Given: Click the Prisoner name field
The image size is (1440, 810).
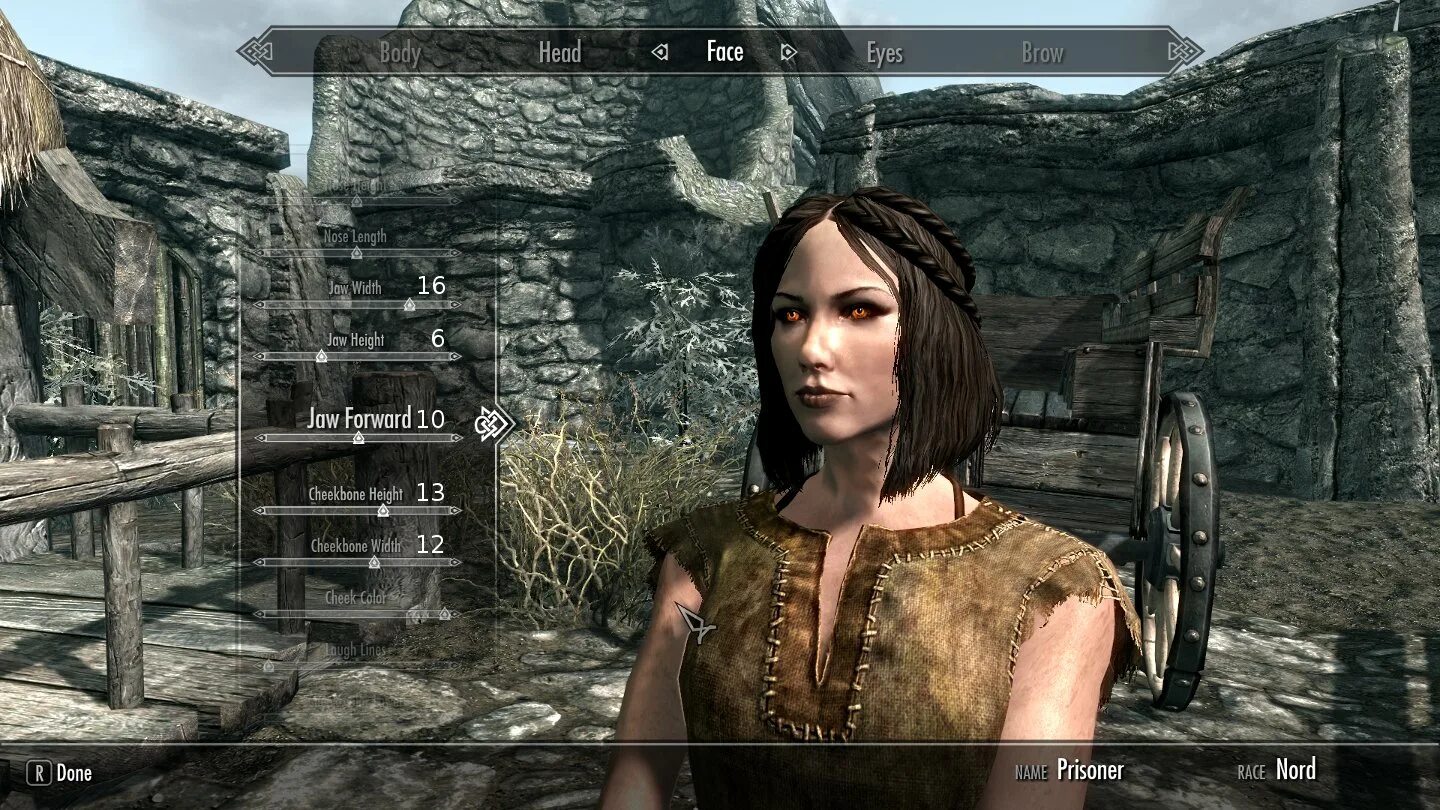Looking at the screenshot, I should pyautogui.click(x=1090, y=770).
